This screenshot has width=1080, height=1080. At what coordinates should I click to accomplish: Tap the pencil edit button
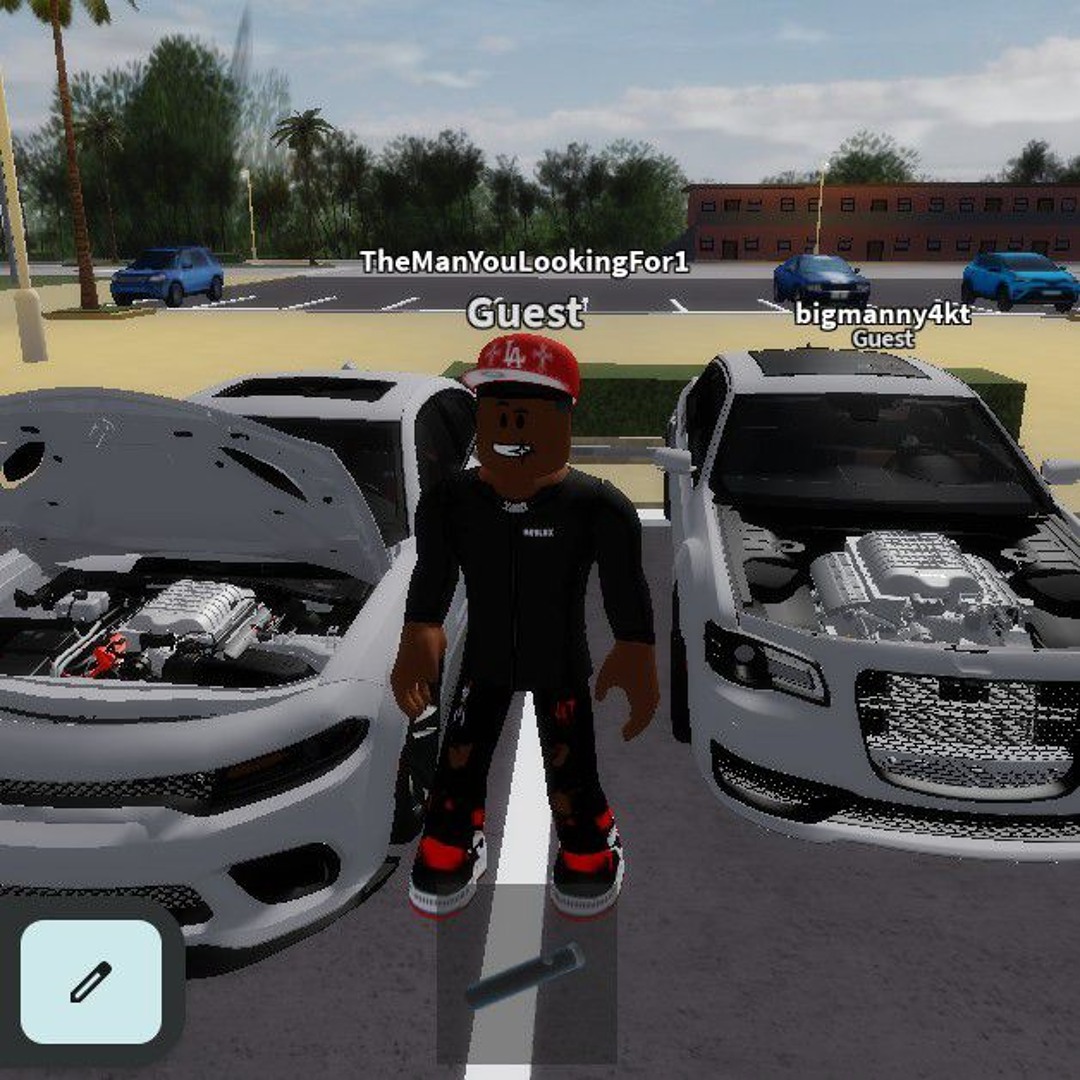91,981
